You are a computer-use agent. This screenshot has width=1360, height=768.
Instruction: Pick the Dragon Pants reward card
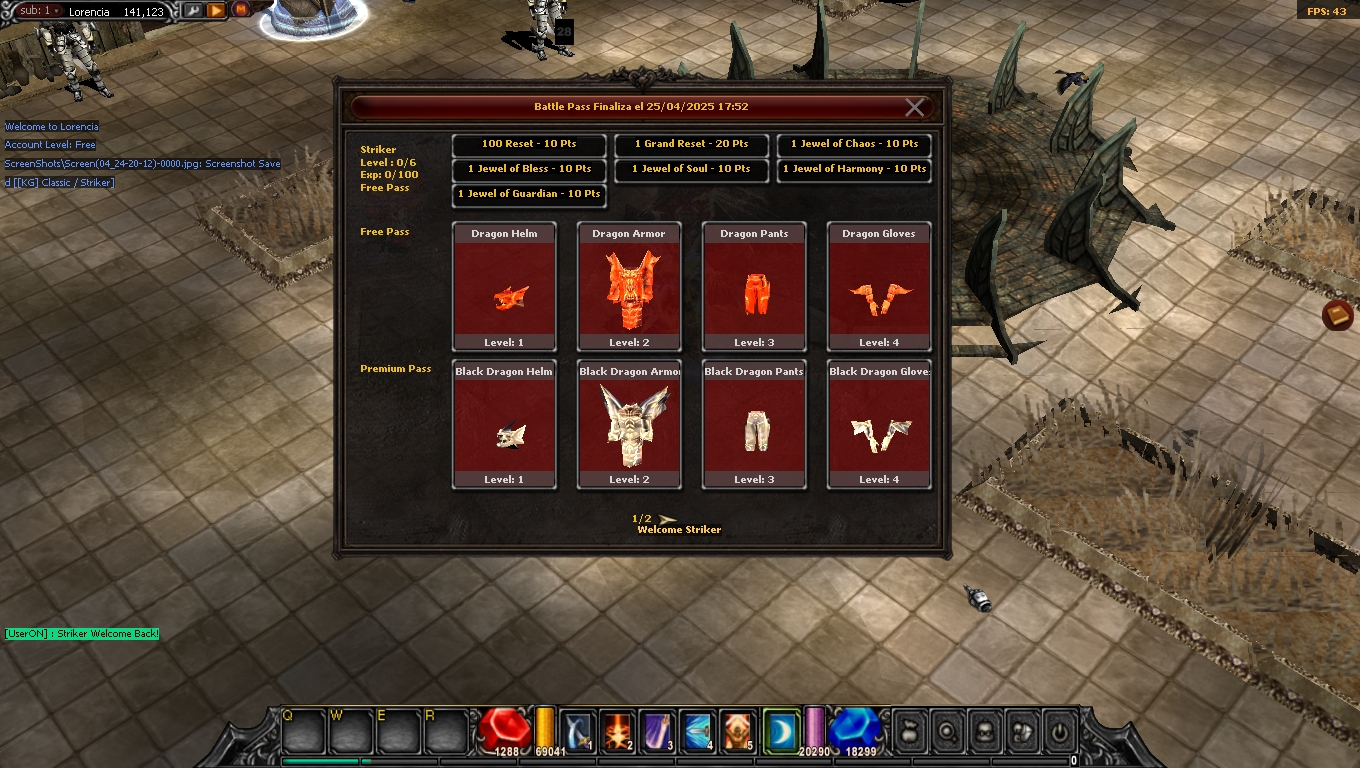click(x=754, y=287)
